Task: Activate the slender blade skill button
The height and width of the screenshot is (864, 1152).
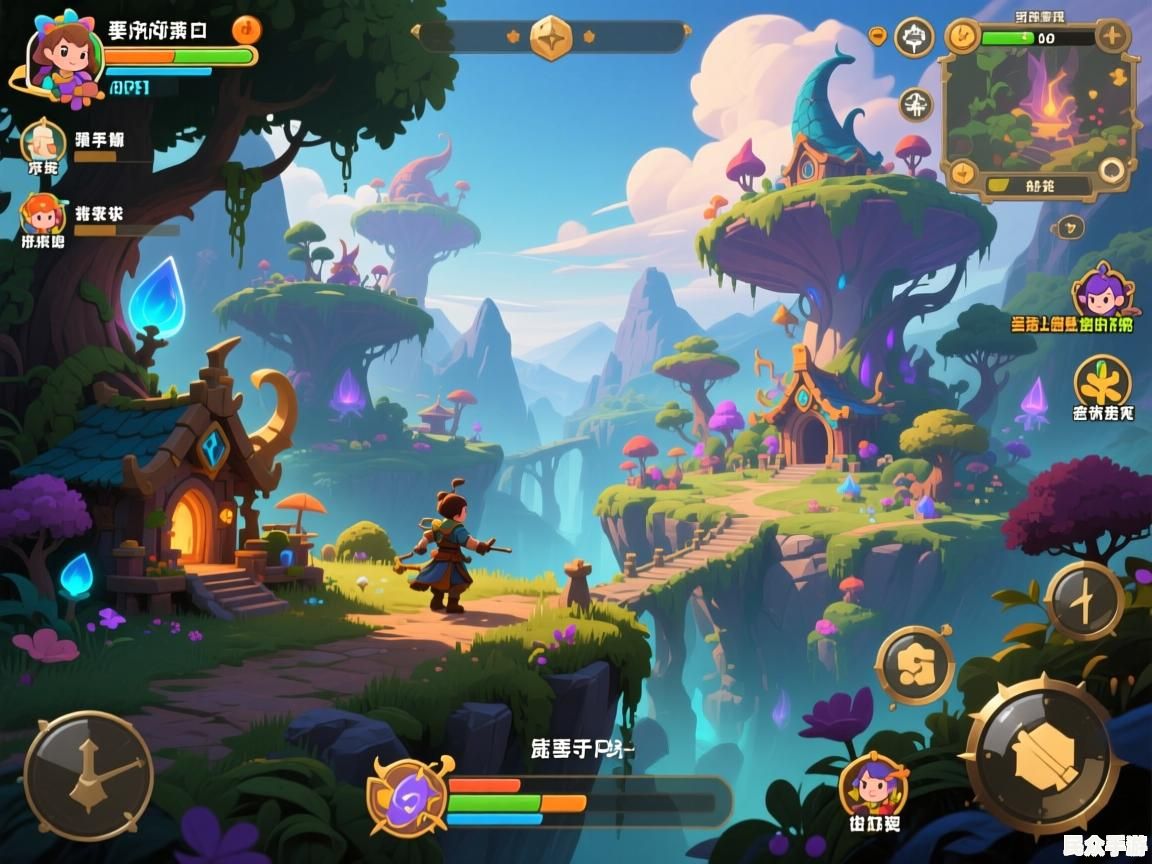Action: click(x=1085, y=600)
